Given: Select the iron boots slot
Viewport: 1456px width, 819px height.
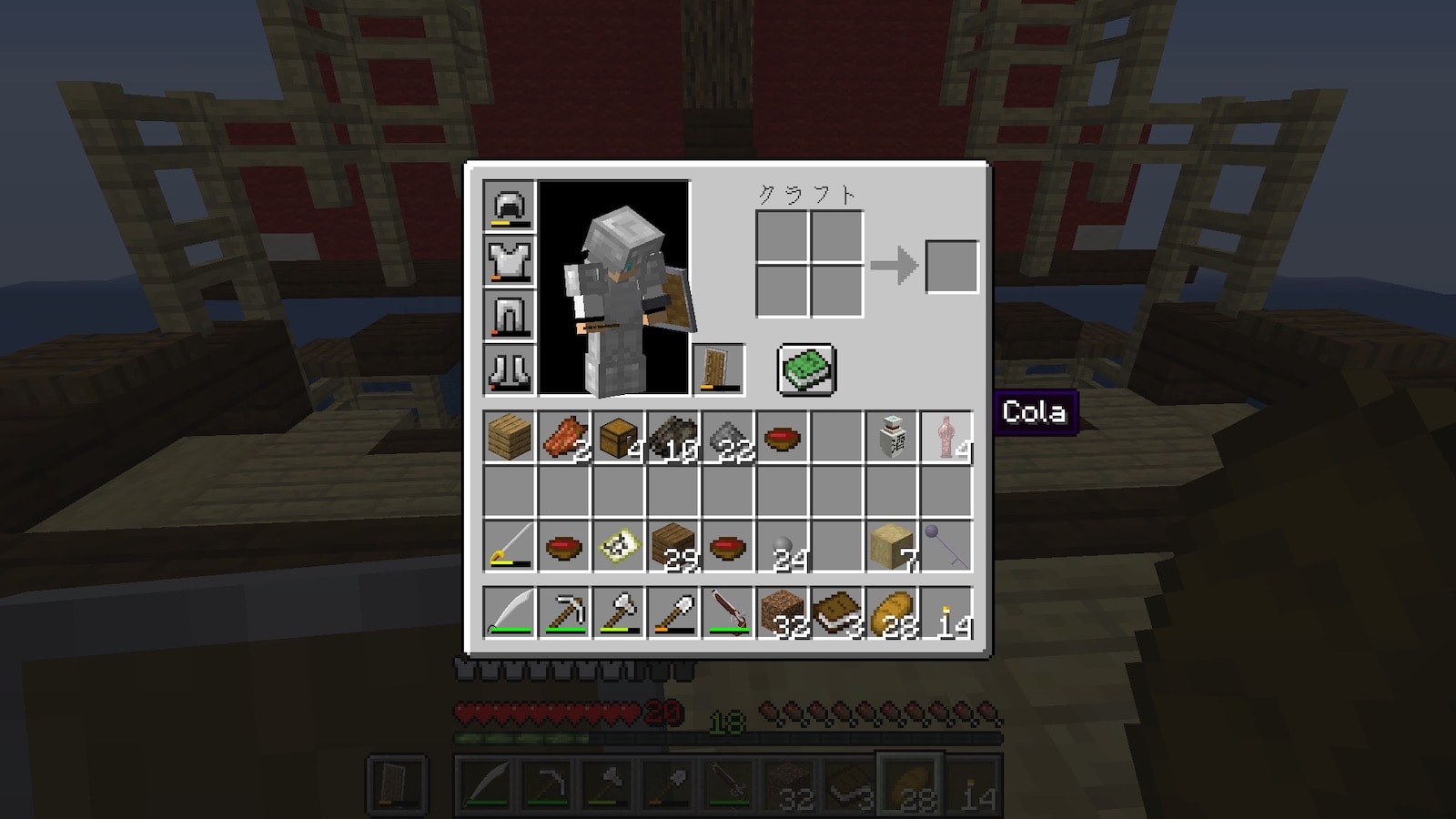Looking at the screenshot, I should point(510,369).
